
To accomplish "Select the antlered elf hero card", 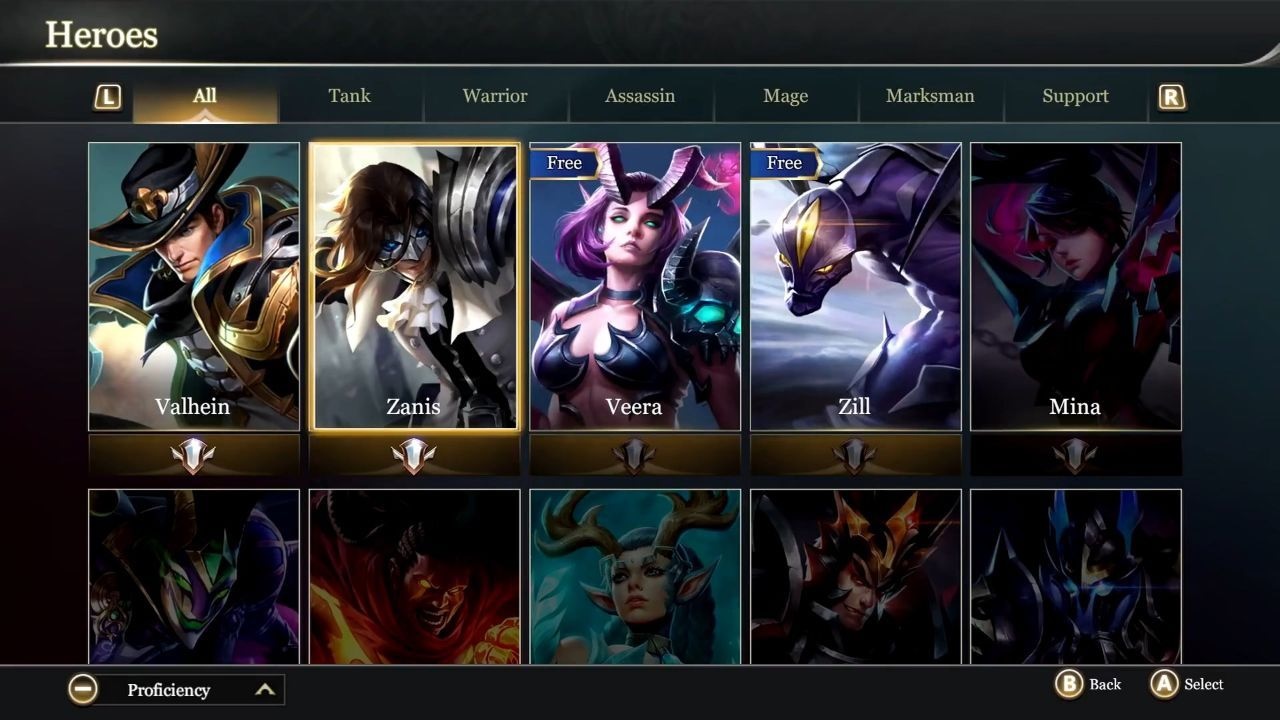I will 635,576.
